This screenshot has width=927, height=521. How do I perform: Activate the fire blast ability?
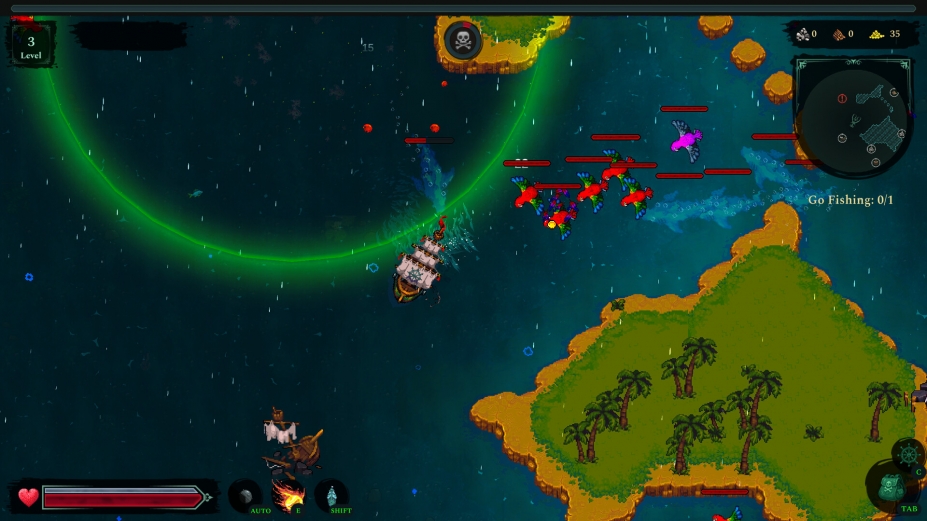[288, 495]
